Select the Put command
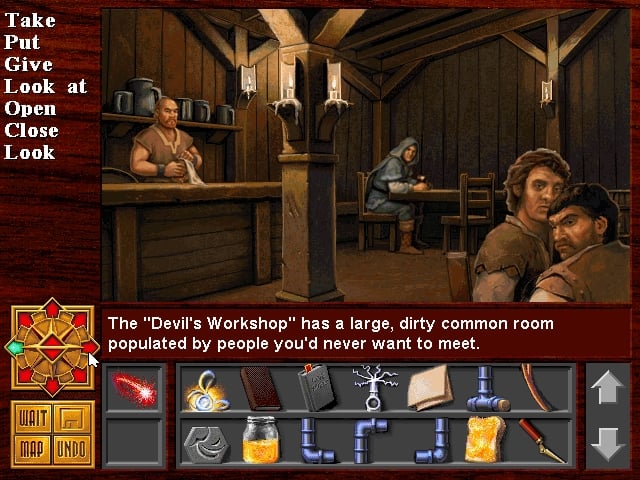Screen dimensions: 640x480 tap(20, 42)
